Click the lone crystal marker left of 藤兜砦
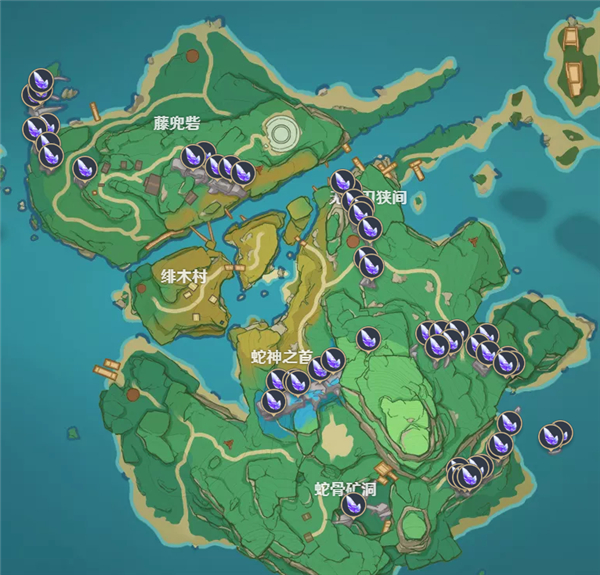 86,168
